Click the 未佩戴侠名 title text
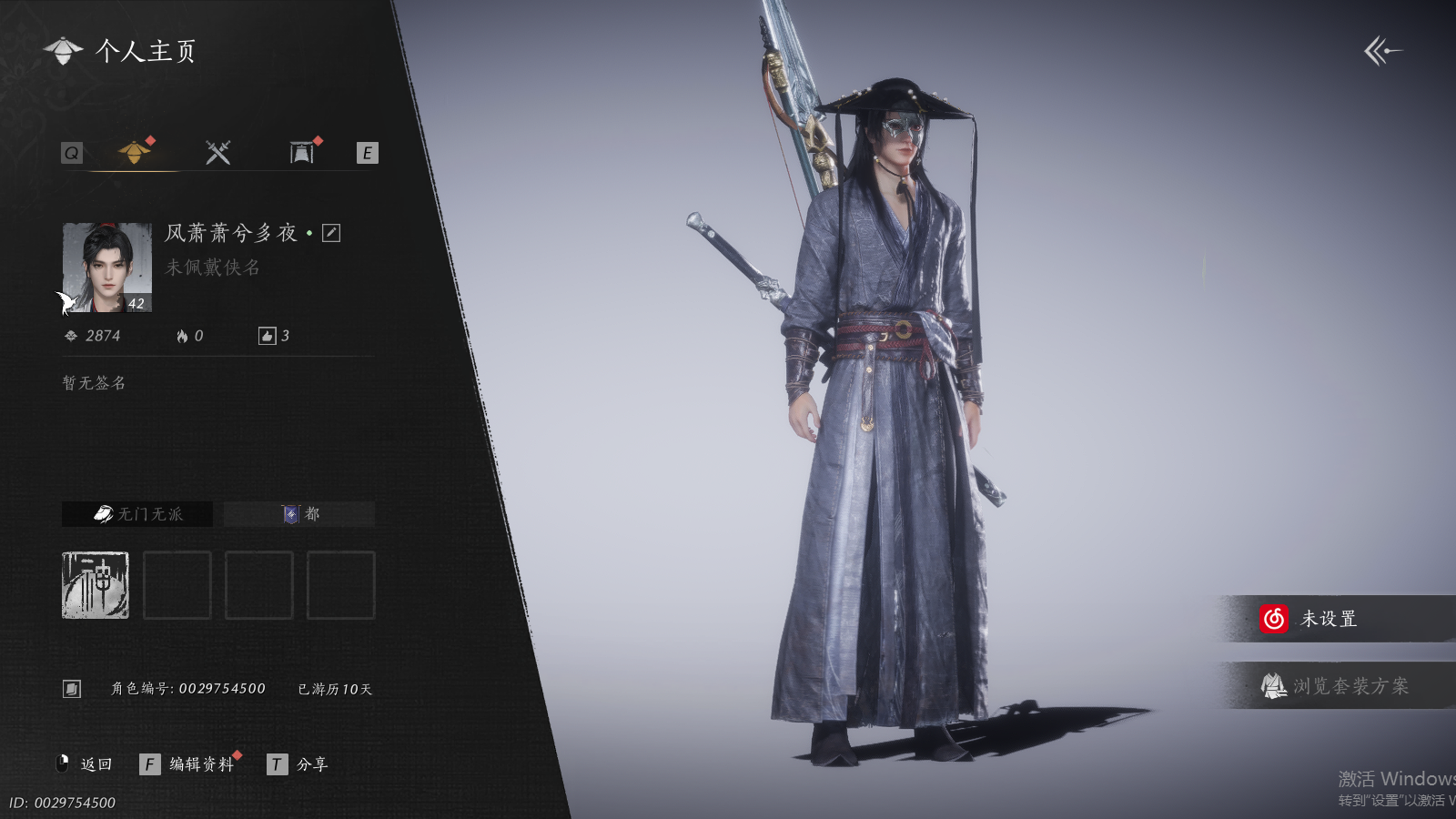 (213, 268)
